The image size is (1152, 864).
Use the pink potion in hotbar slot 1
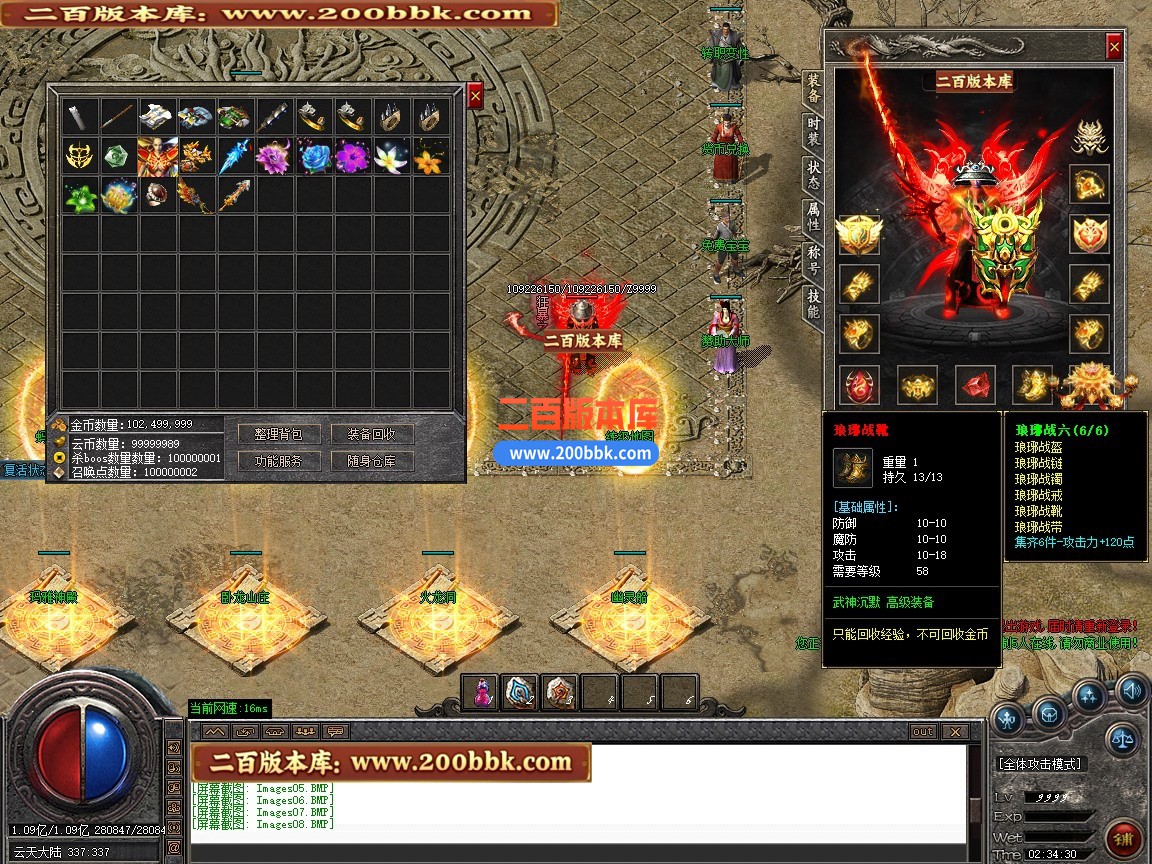tap(481, 693)
